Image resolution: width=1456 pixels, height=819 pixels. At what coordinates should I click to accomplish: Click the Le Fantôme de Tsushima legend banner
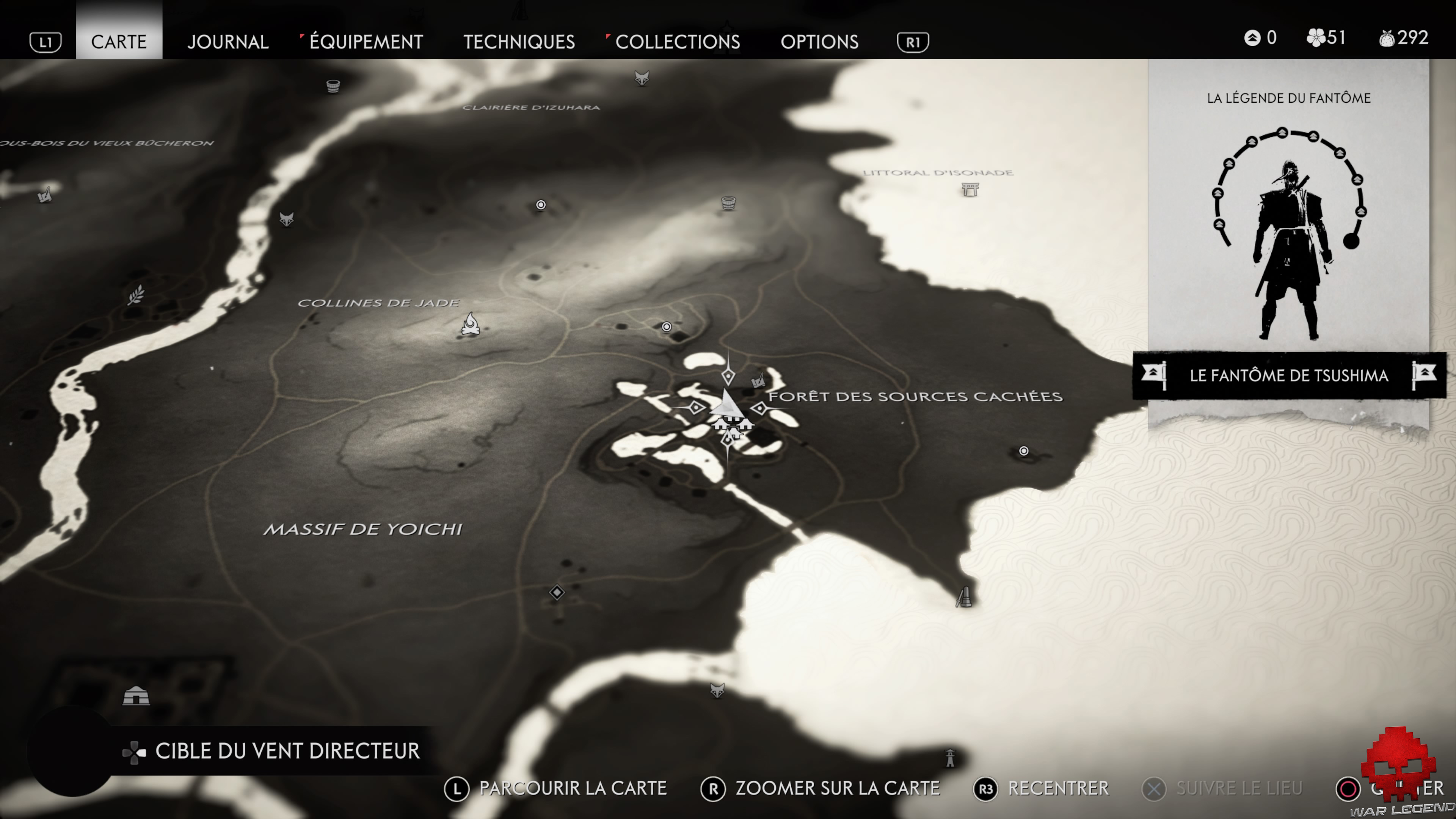coord(1289,375)
